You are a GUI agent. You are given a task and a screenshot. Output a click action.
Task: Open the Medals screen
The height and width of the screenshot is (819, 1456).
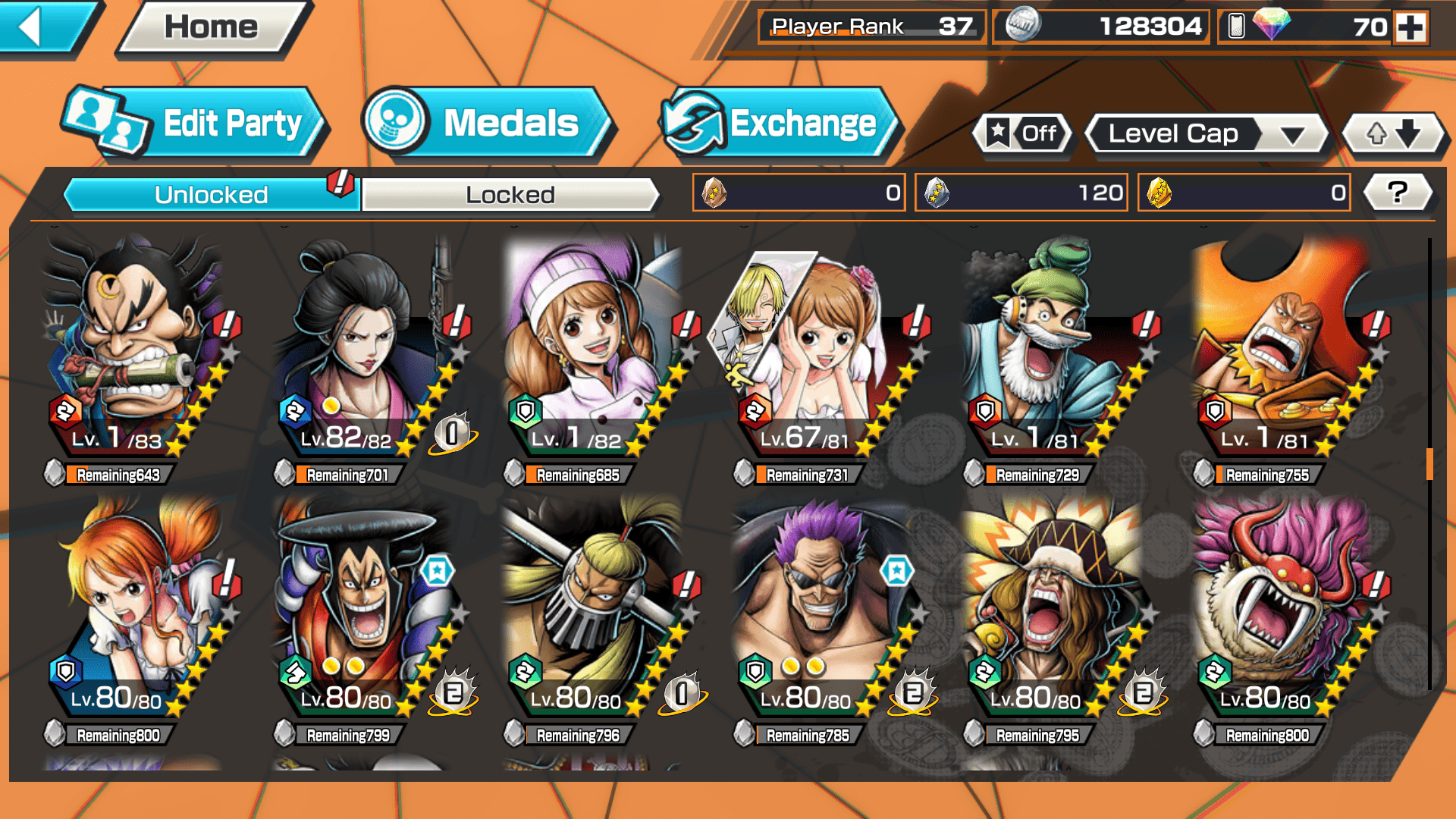[x=486, y=124]
